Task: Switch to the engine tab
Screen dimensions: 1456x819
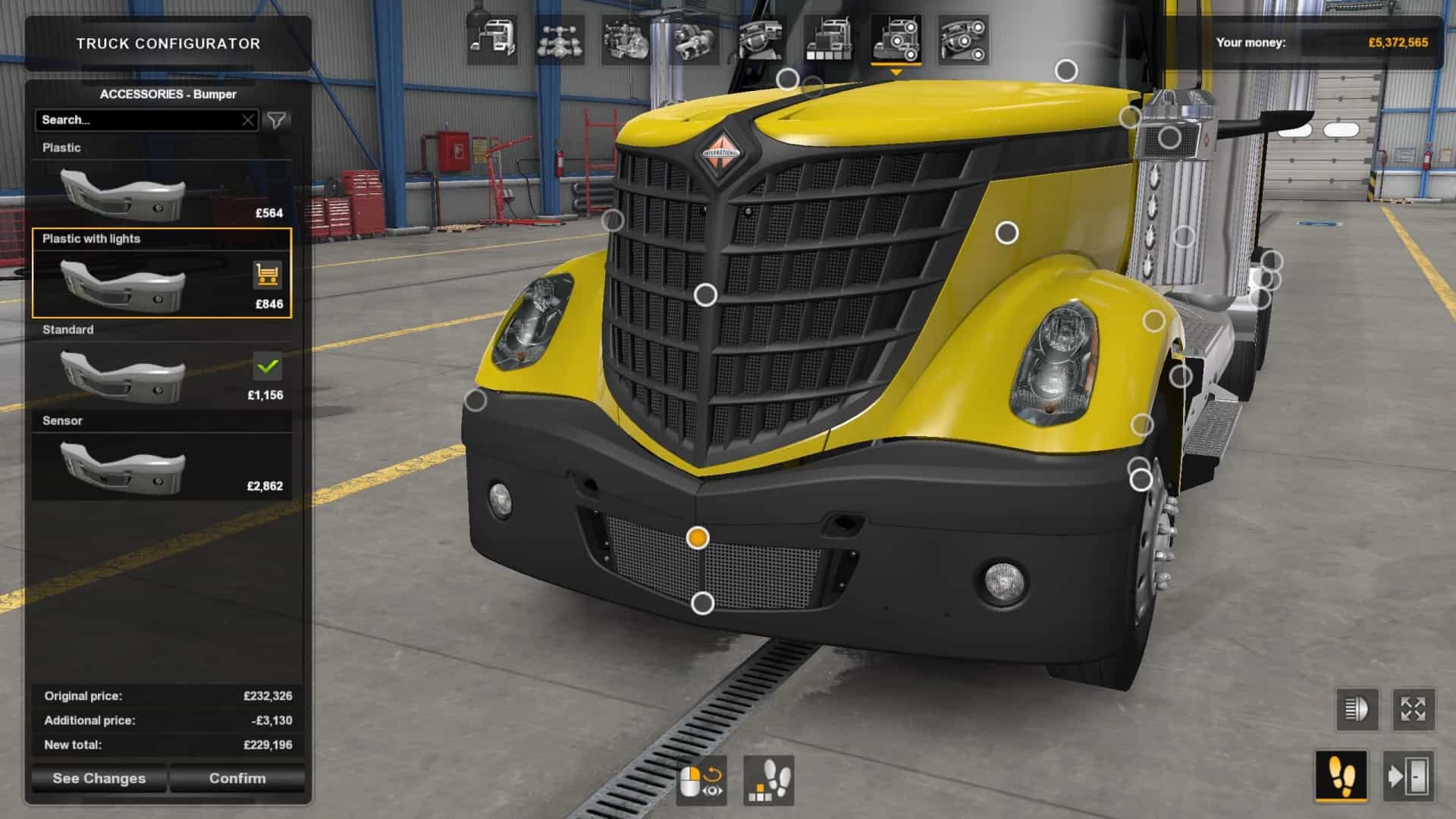Action: 626,39
